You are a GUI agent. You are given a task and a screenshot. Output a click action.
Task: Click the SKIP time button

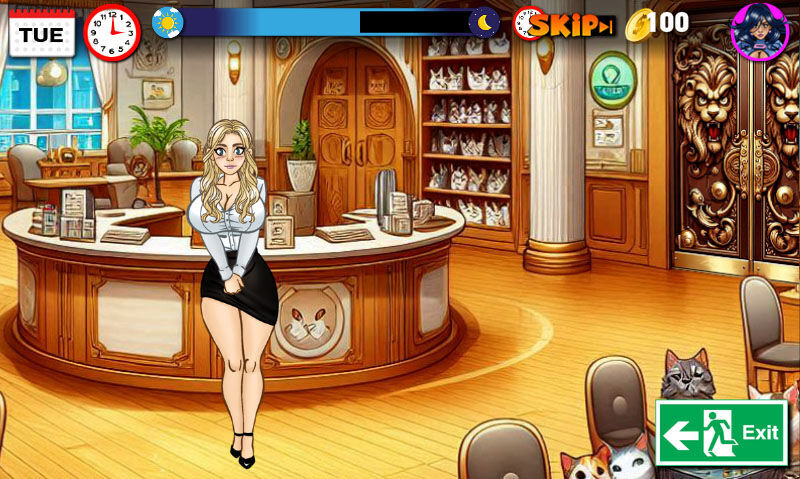569,25
